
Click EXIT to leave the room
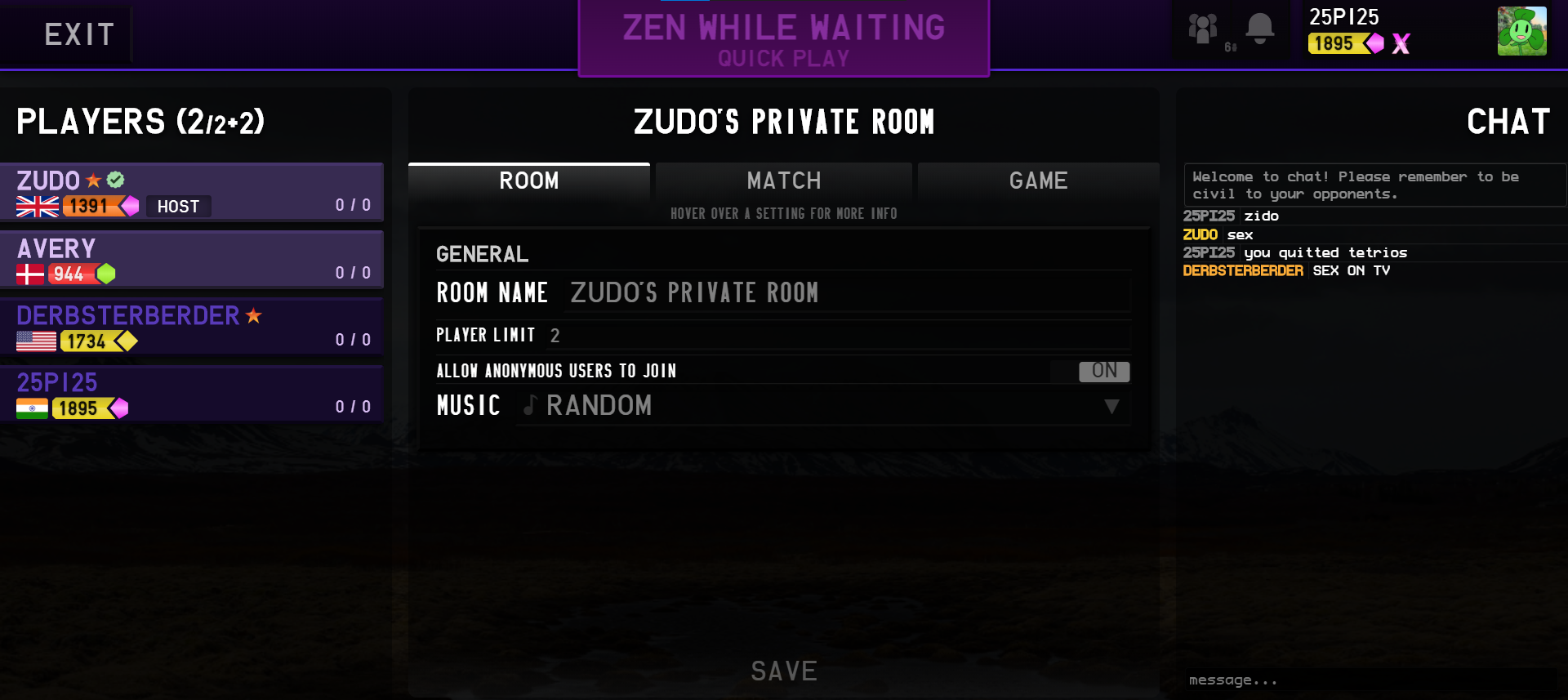[x=78, y=33]
